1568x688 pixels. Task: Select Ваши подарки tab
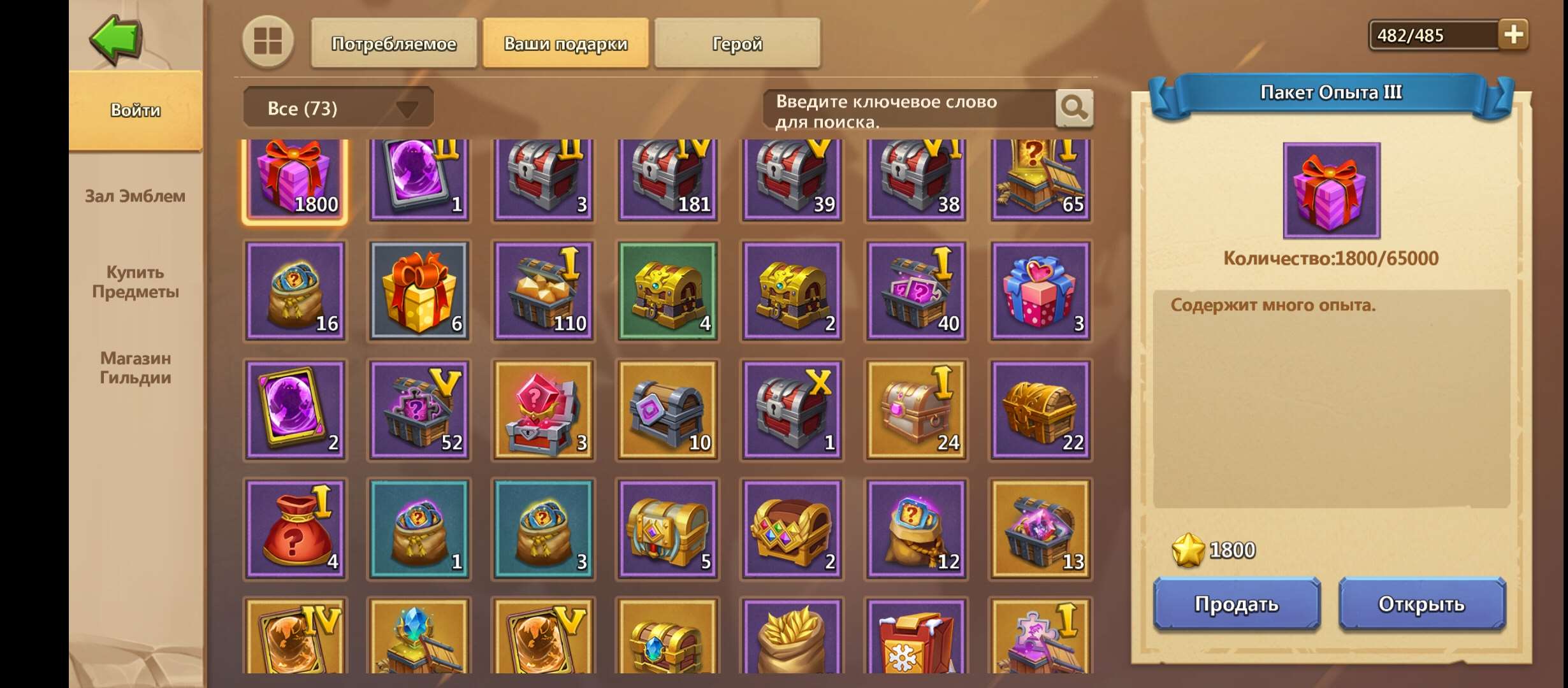[x=565, y=43]
